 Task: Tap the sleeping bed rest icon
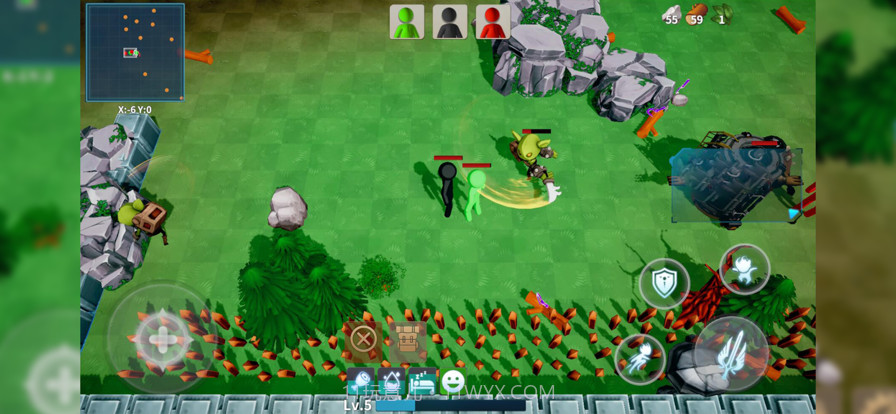422,382
